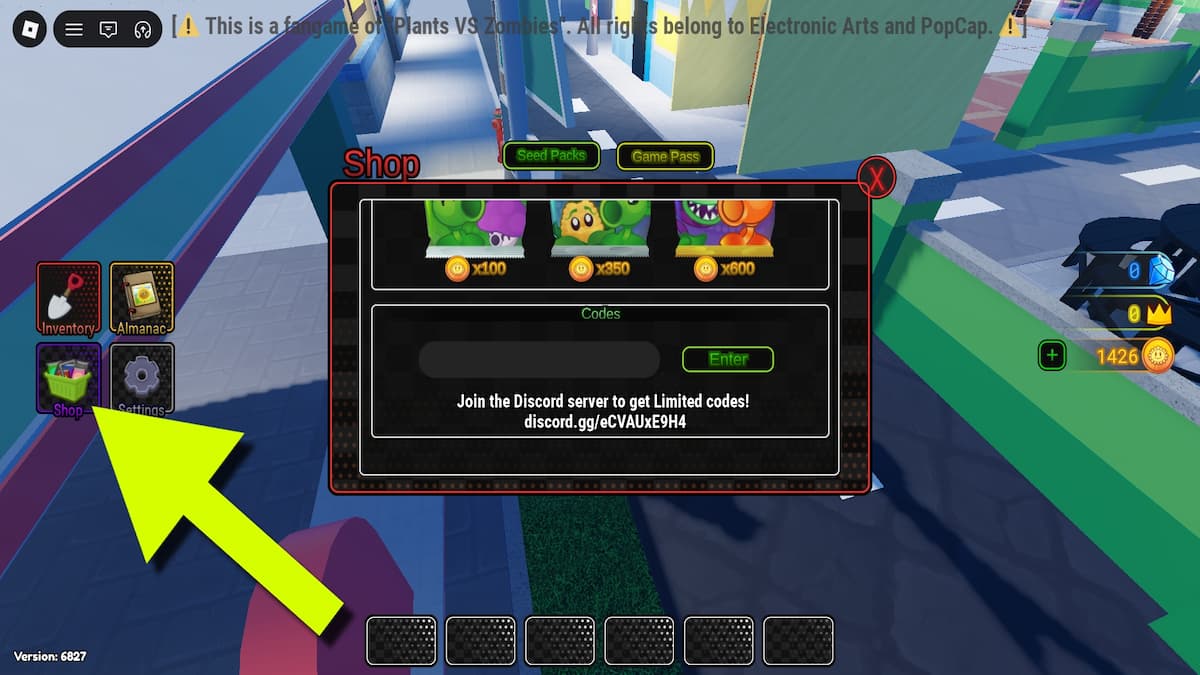Viewport: 1200px width, 675px height.
Task: Add more coins with the plus button
Action: click(x=1051, y=354)
